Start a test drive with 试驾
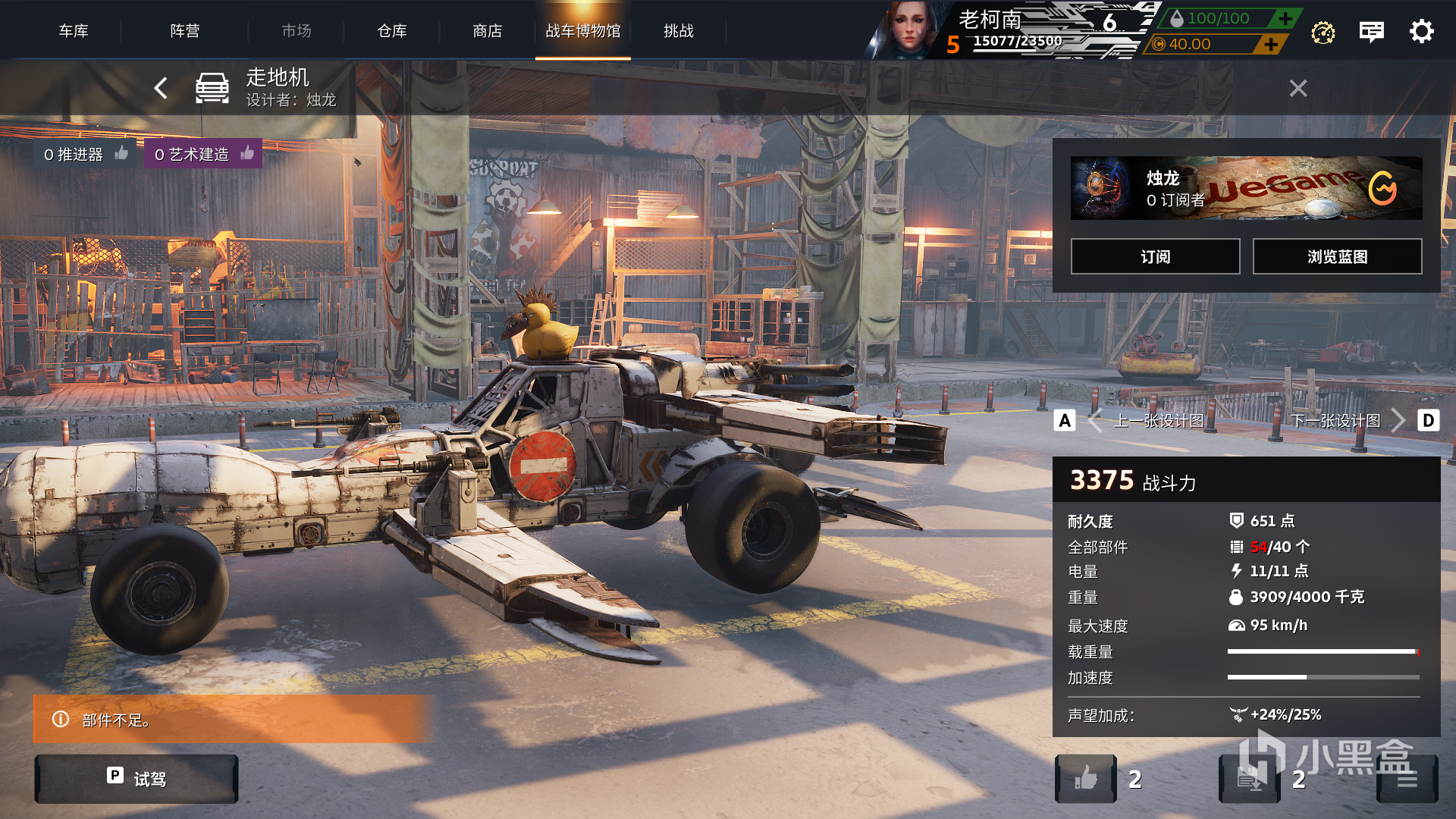This screenshot has width=1456, height=819. tap(136, 779)
